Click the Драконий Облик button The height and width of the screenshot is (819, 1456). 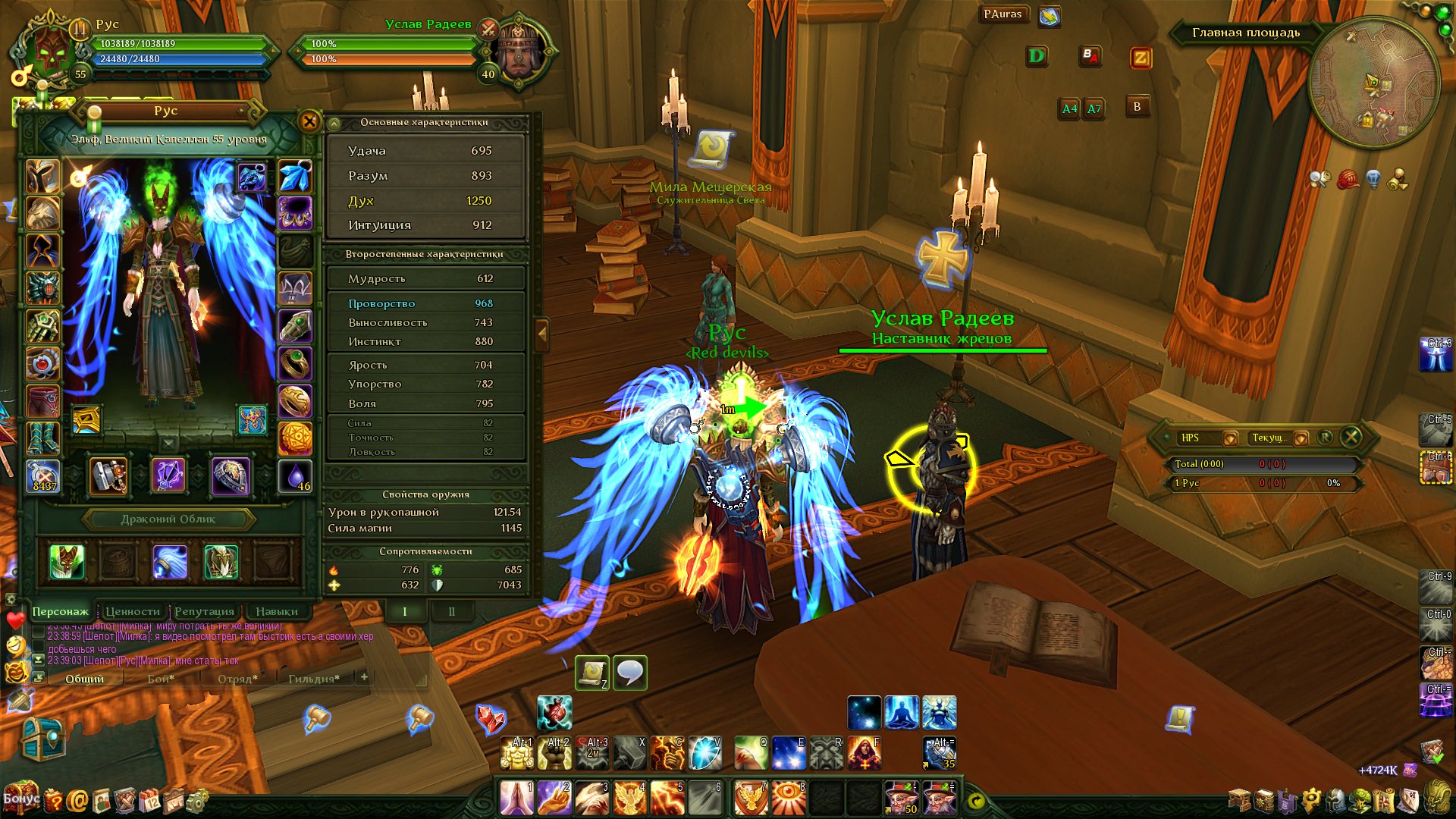tap(168, 519)
